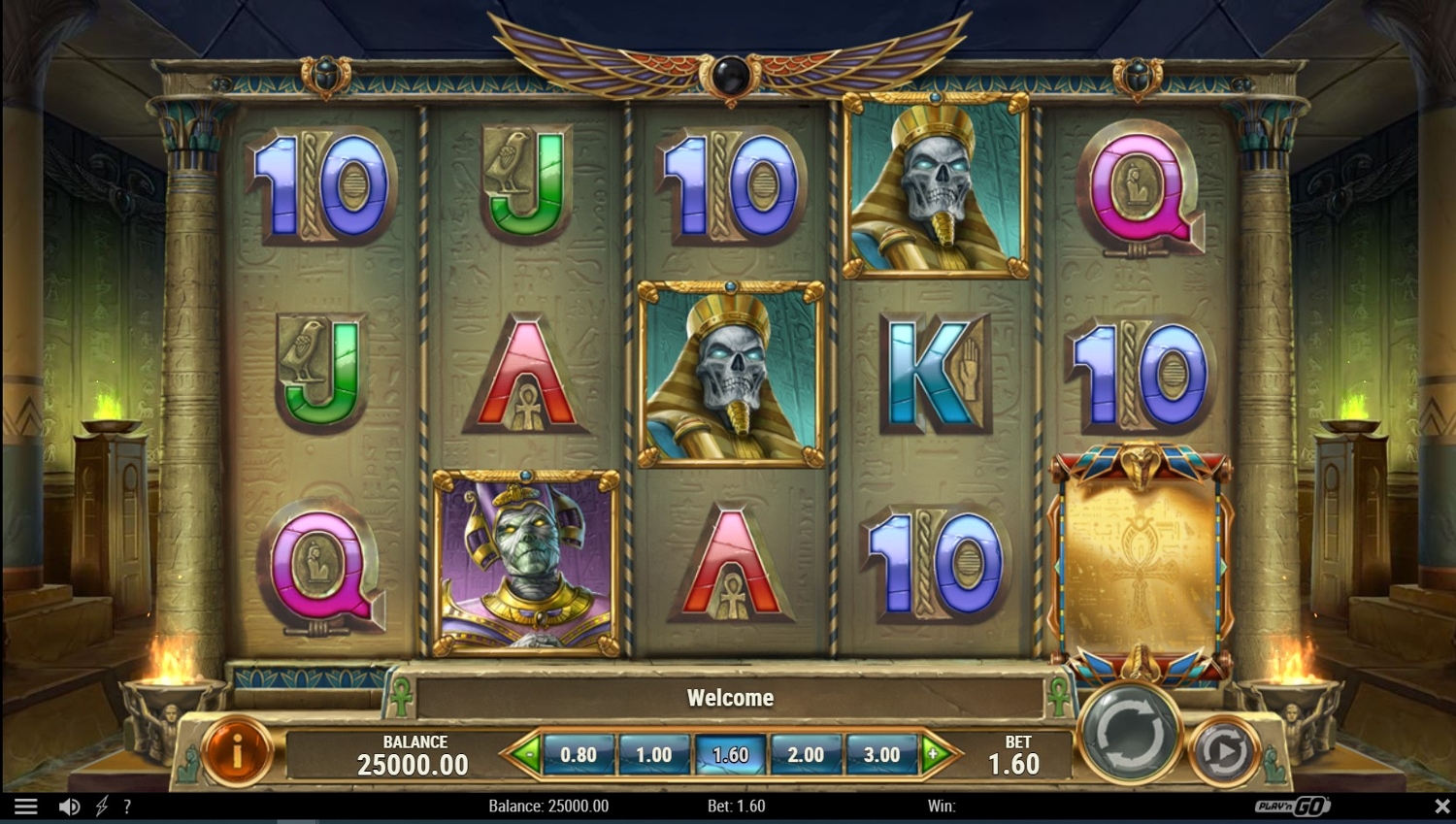Open the hamburger menu in bottom bar
The image size is (1456, 824).
click(26, 807)
